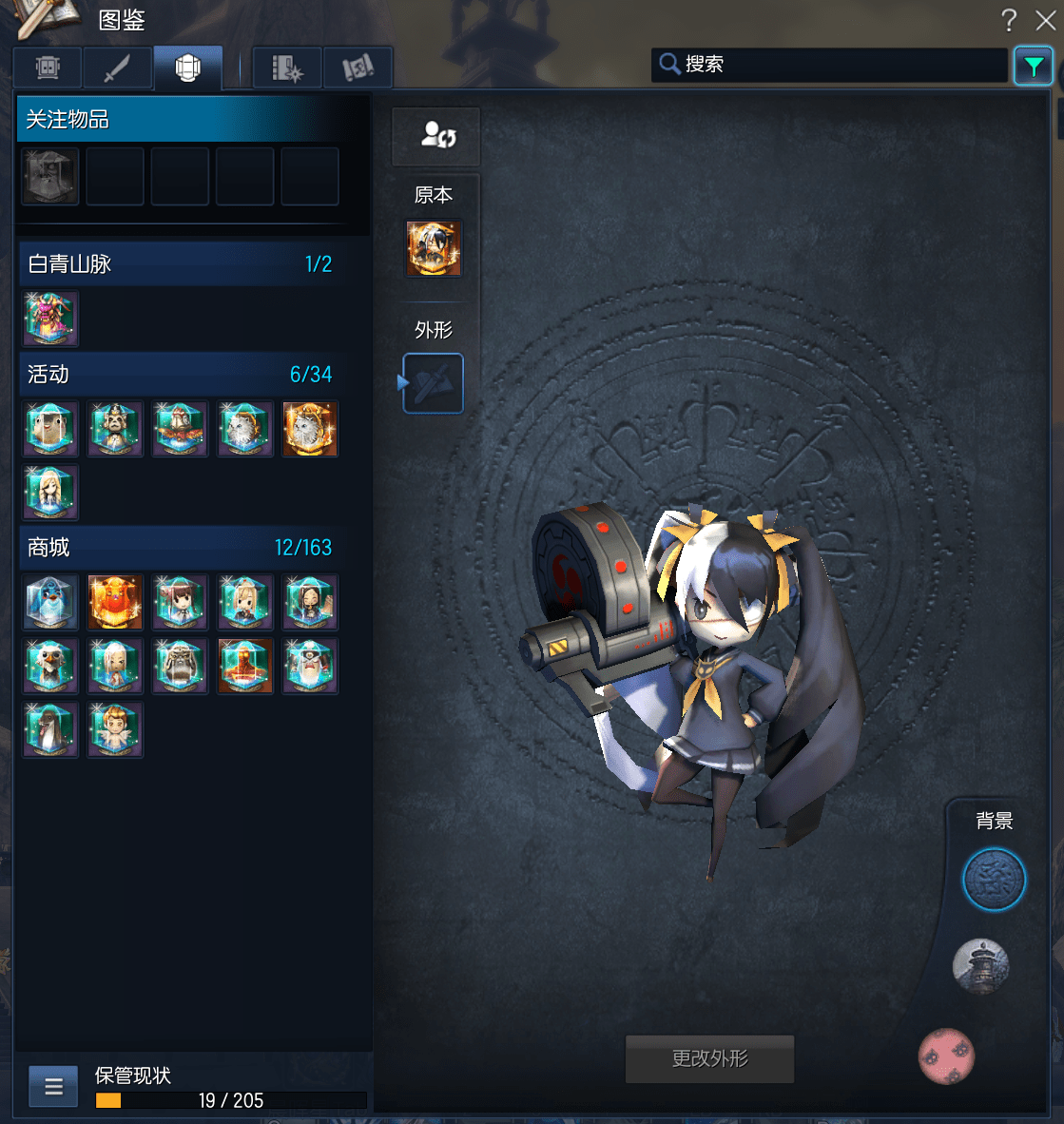Viewport: 1064px width, 1124px height.
Task: Close the 图鉴 collection window
Action: [x=1045, y=20]
